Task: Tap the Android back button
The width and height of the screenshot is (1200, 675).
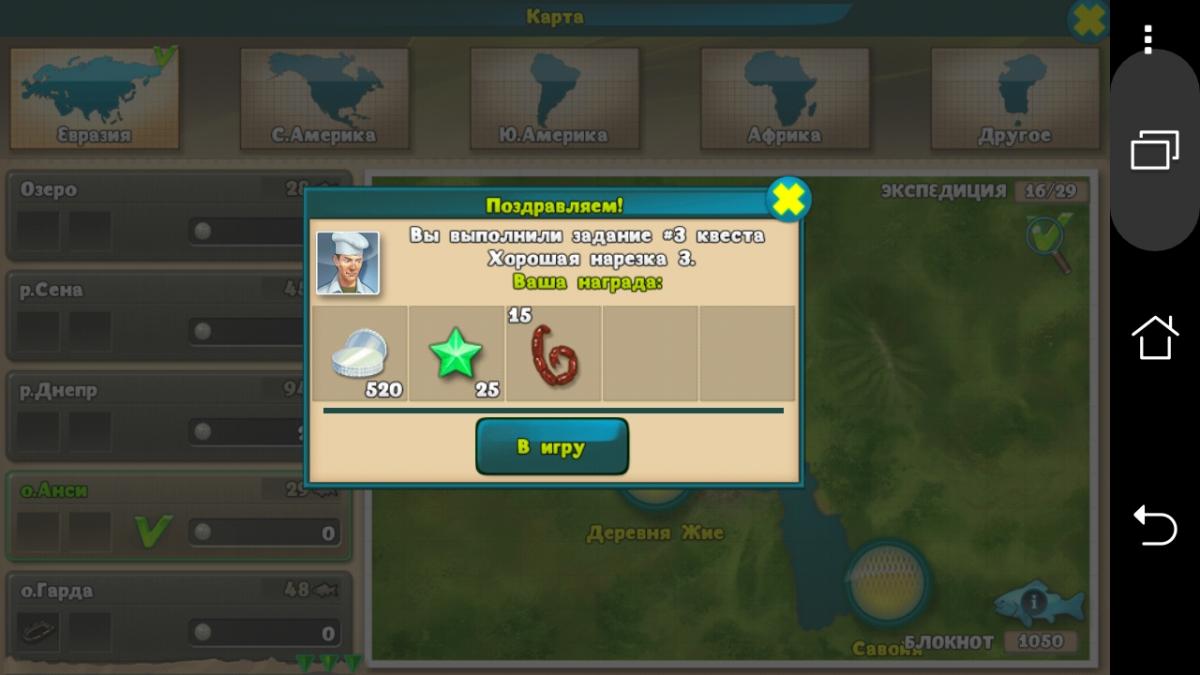Action: [1154, 525]
